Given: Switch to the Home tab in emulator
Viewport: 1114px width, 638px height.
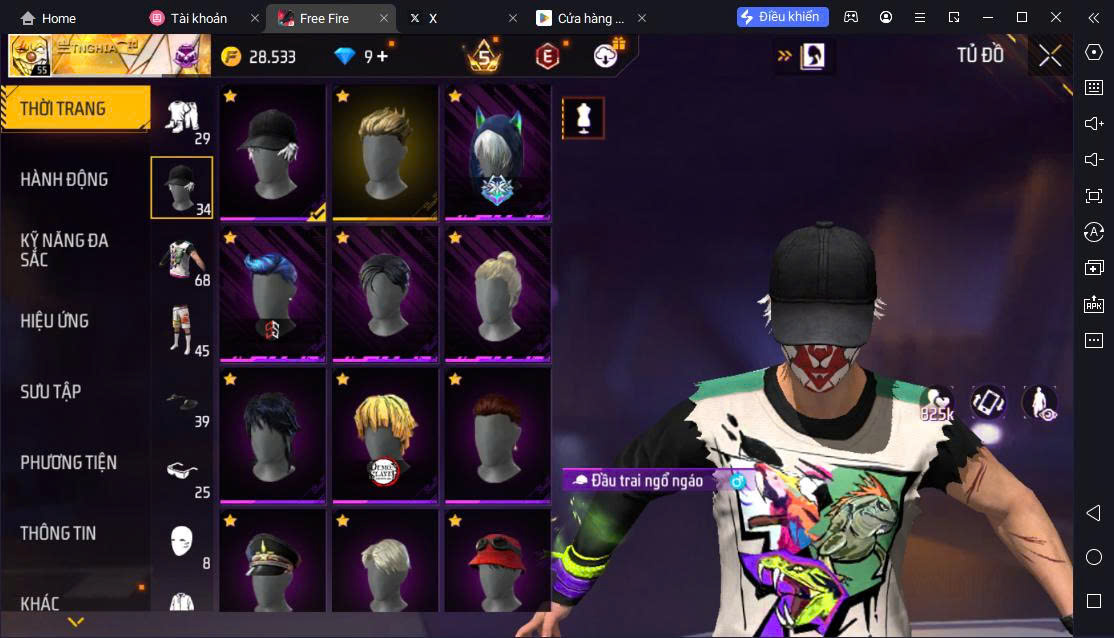Looking at the screenshot, I should pos(49,18).
